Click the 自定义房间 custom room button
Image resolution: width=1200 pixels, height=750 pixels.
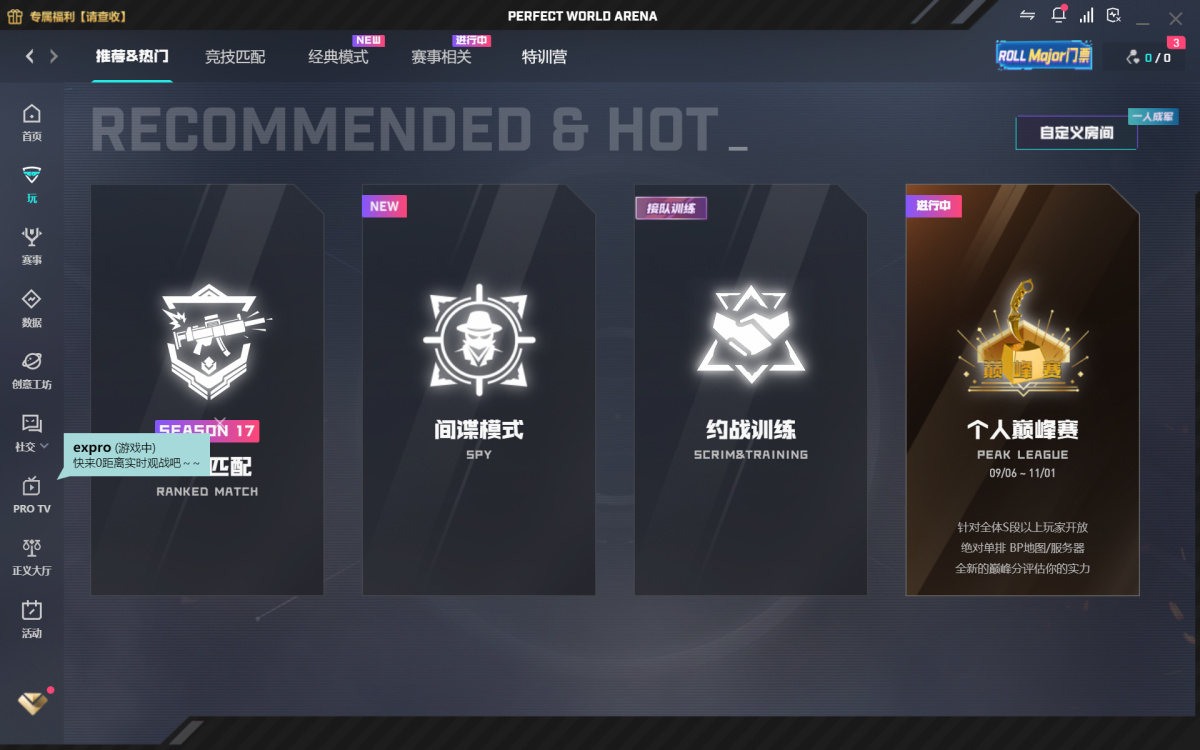(1076, 132)
